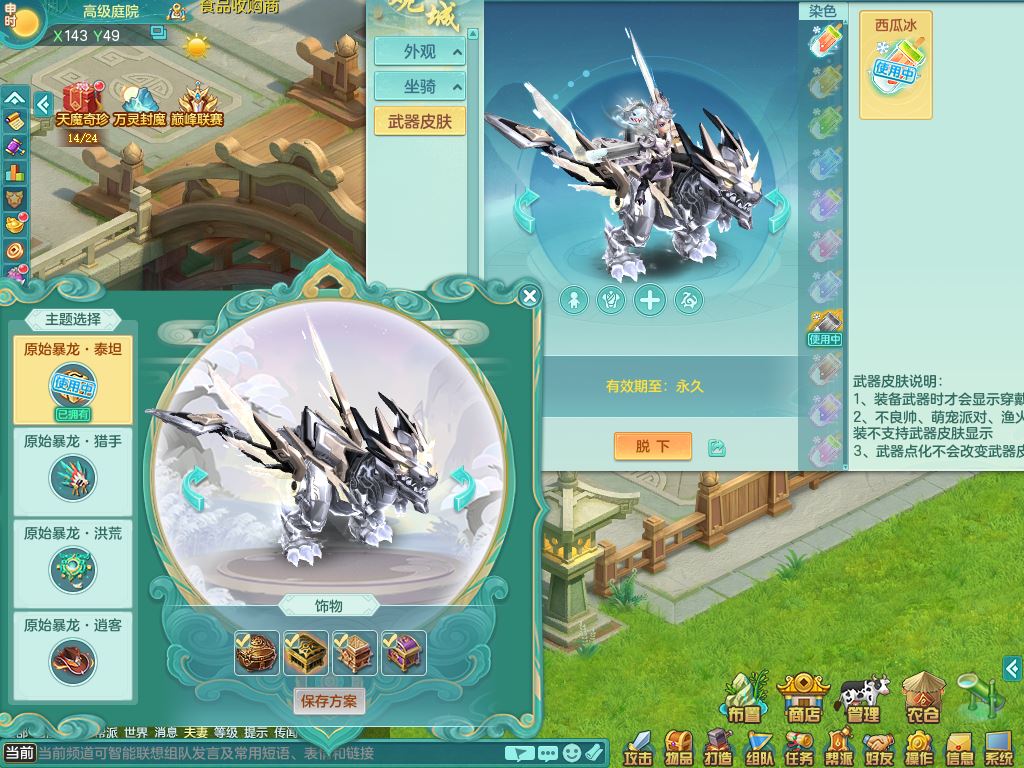The width and height of the screenshot is (1024, 768).
Task: Click the 保存方案 save button
Action: tap(329, 701)
